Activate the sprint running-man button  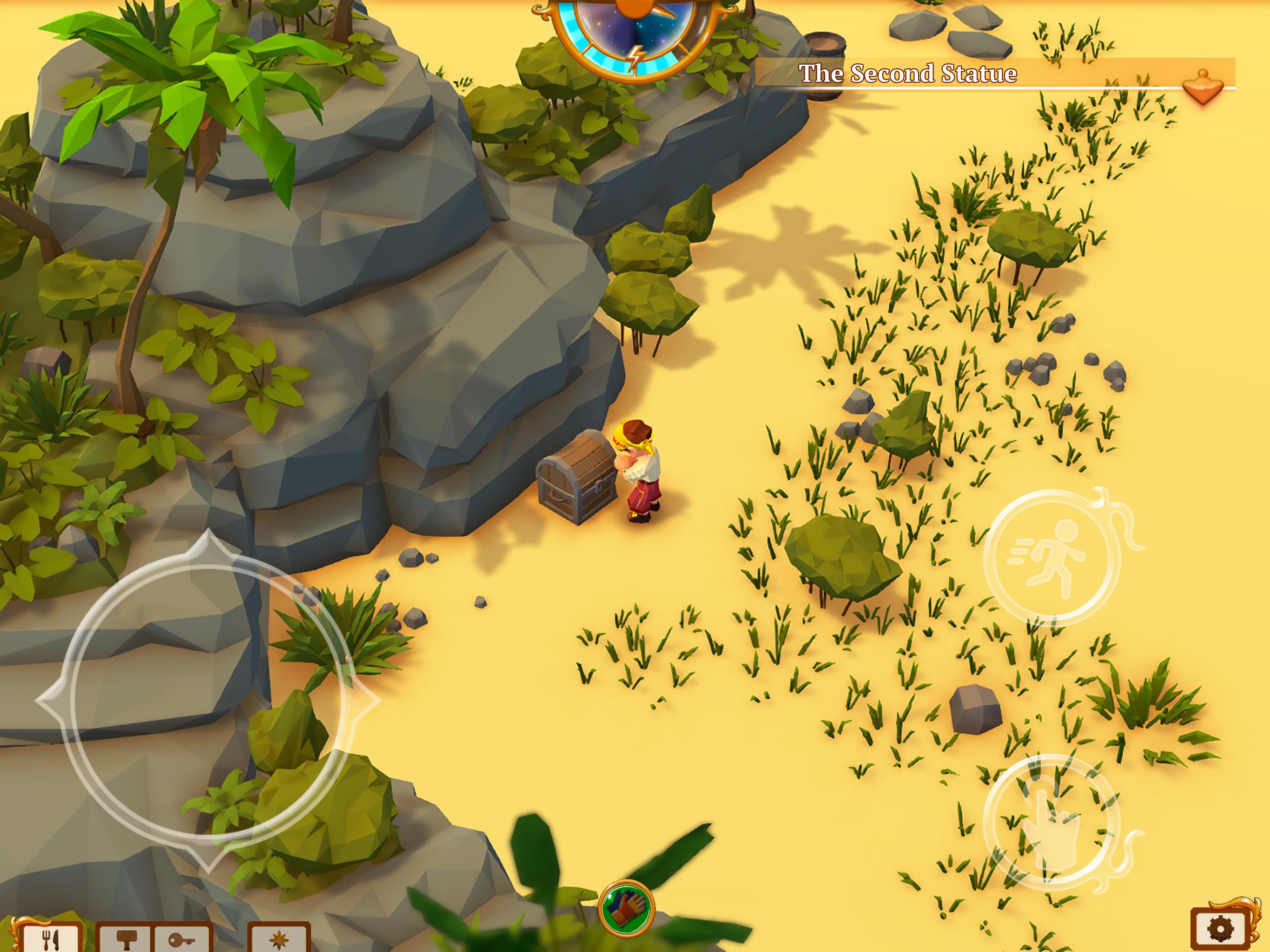[x=1052, y=557]
